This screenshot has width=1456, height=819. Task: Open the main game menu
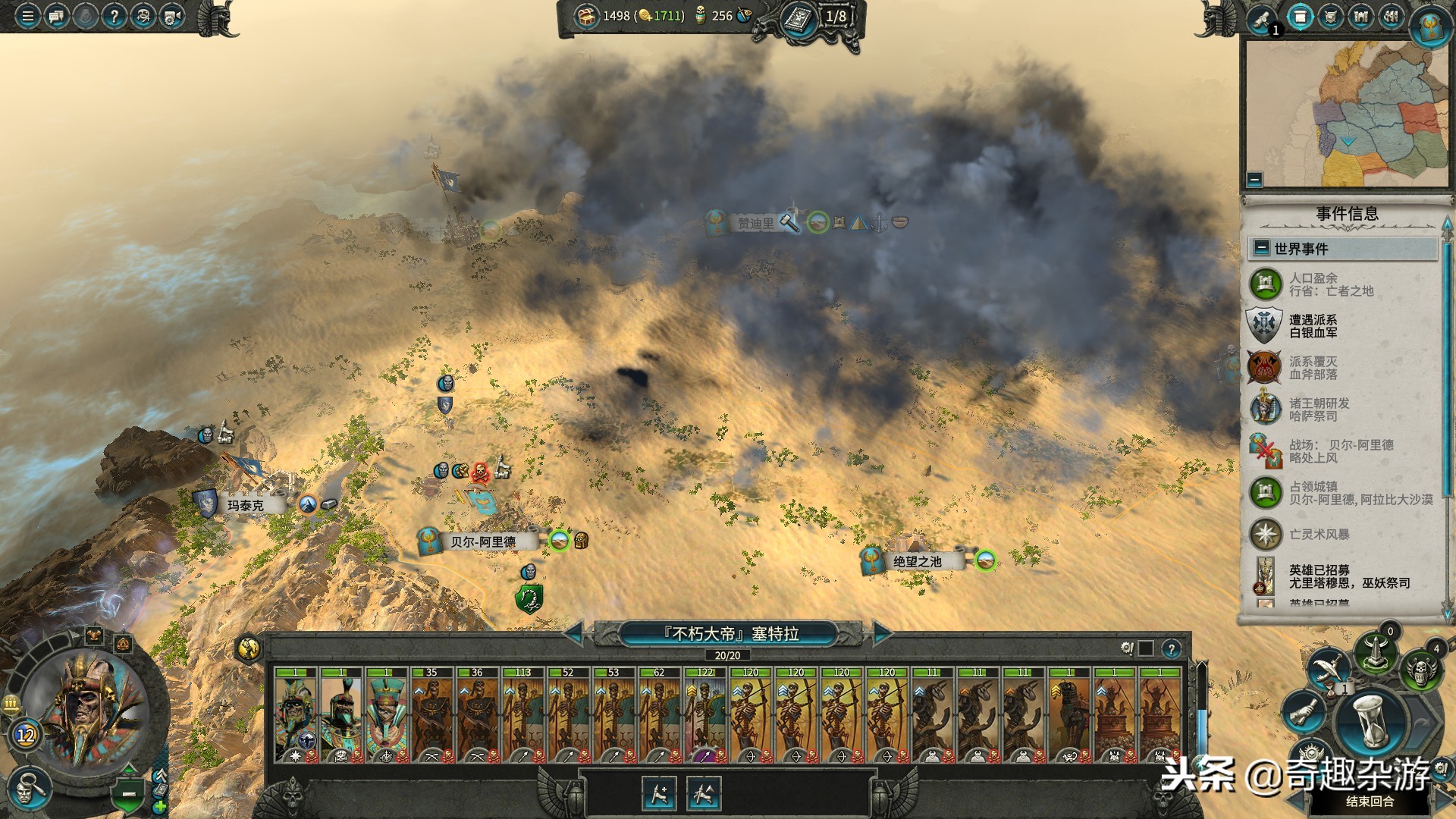27,16
